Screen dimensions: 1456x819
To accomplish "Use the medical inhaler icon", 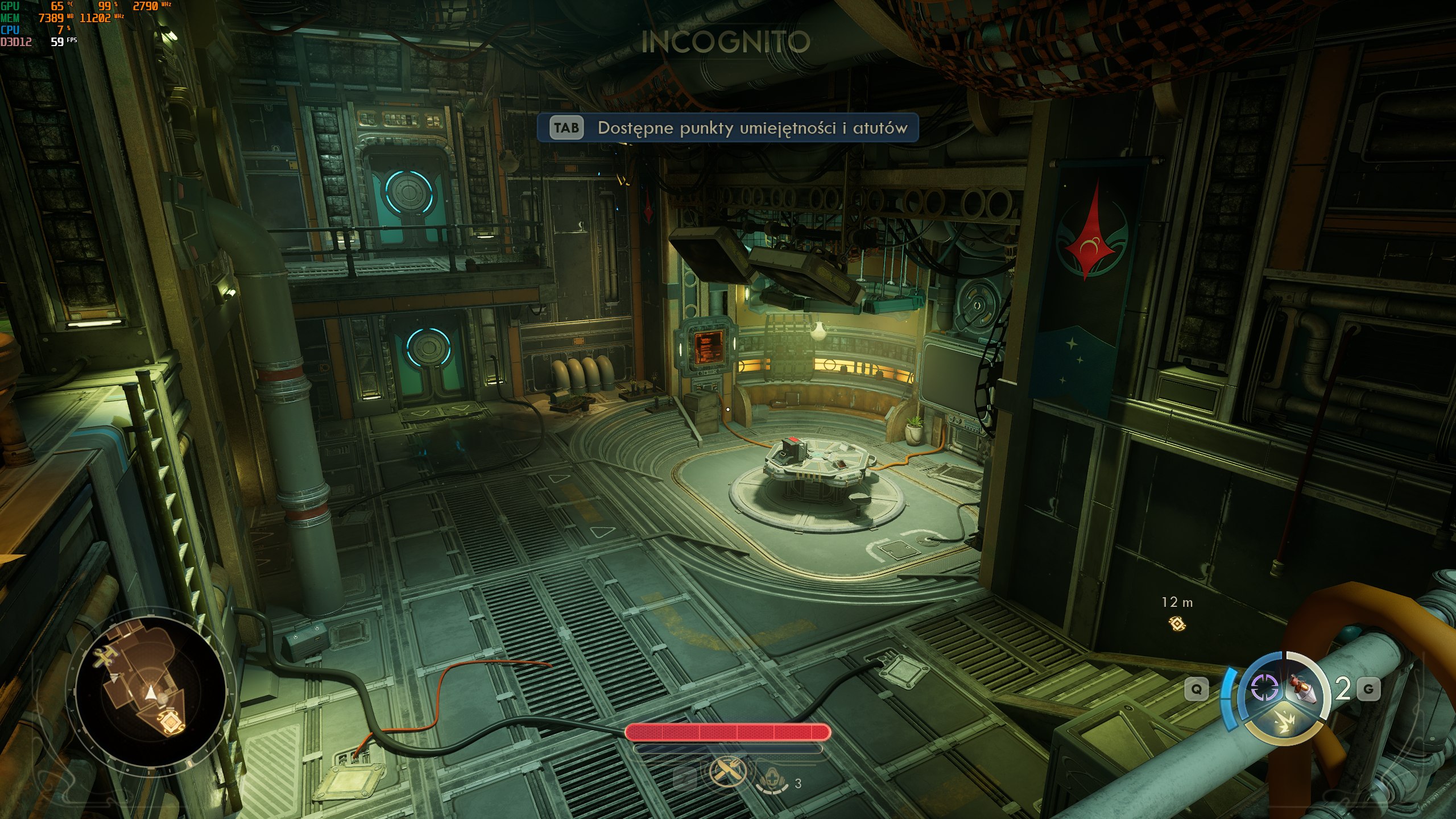I will [773, 783].
